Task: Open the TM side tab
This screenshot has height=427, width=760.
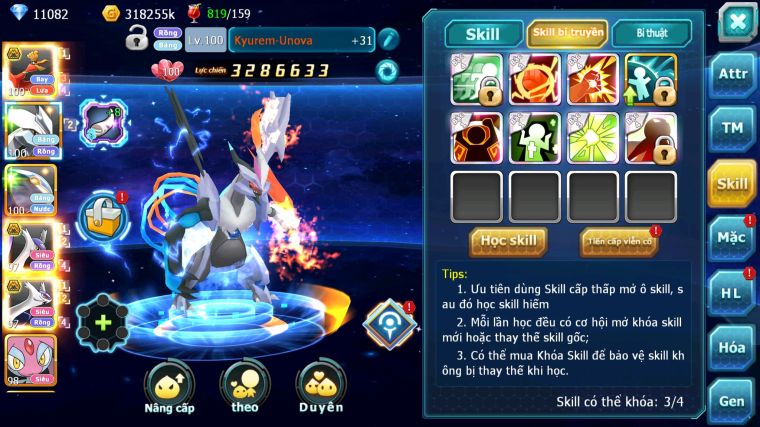Action: (733, 128)
